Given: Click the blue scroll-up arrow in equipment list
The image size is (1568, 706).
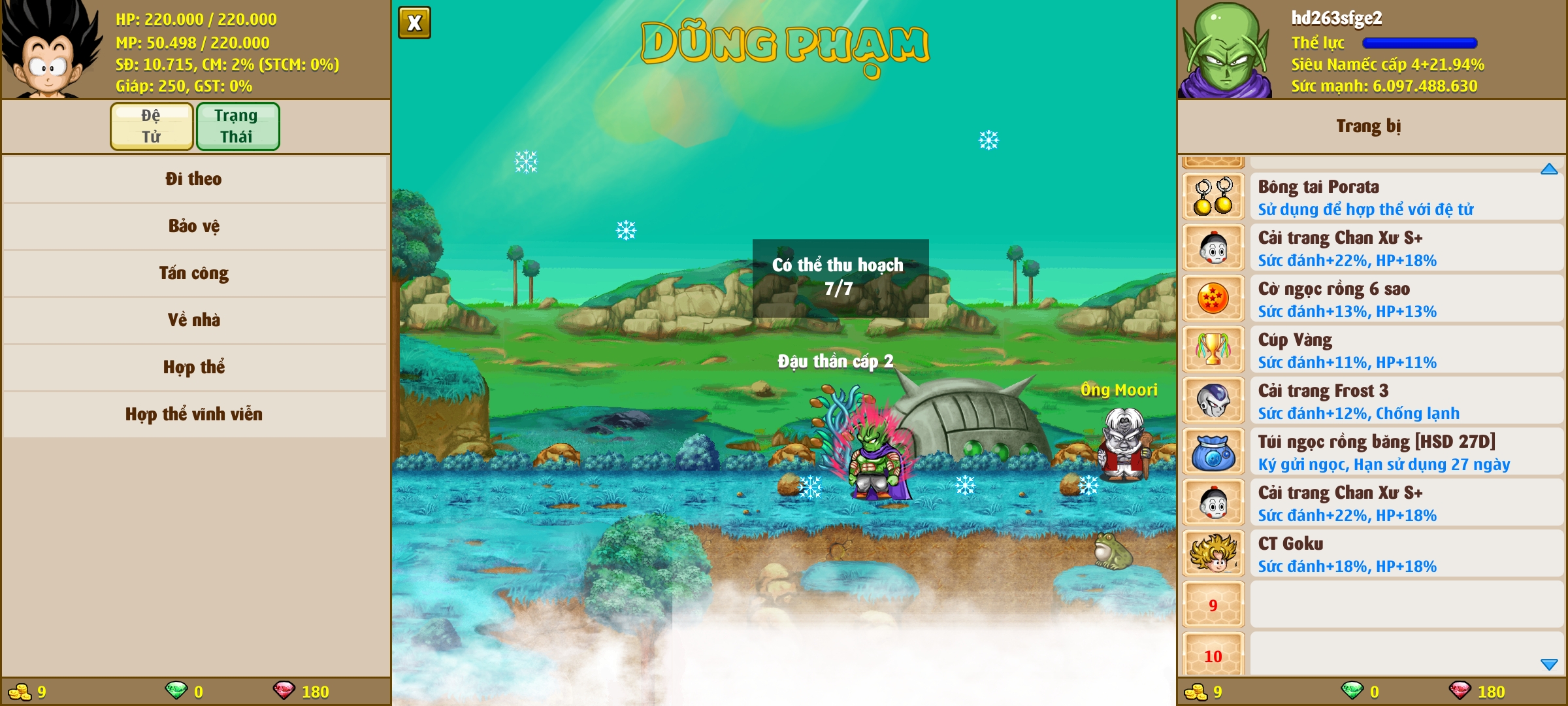Looking at the screenshot, I should coord(1549,169).
